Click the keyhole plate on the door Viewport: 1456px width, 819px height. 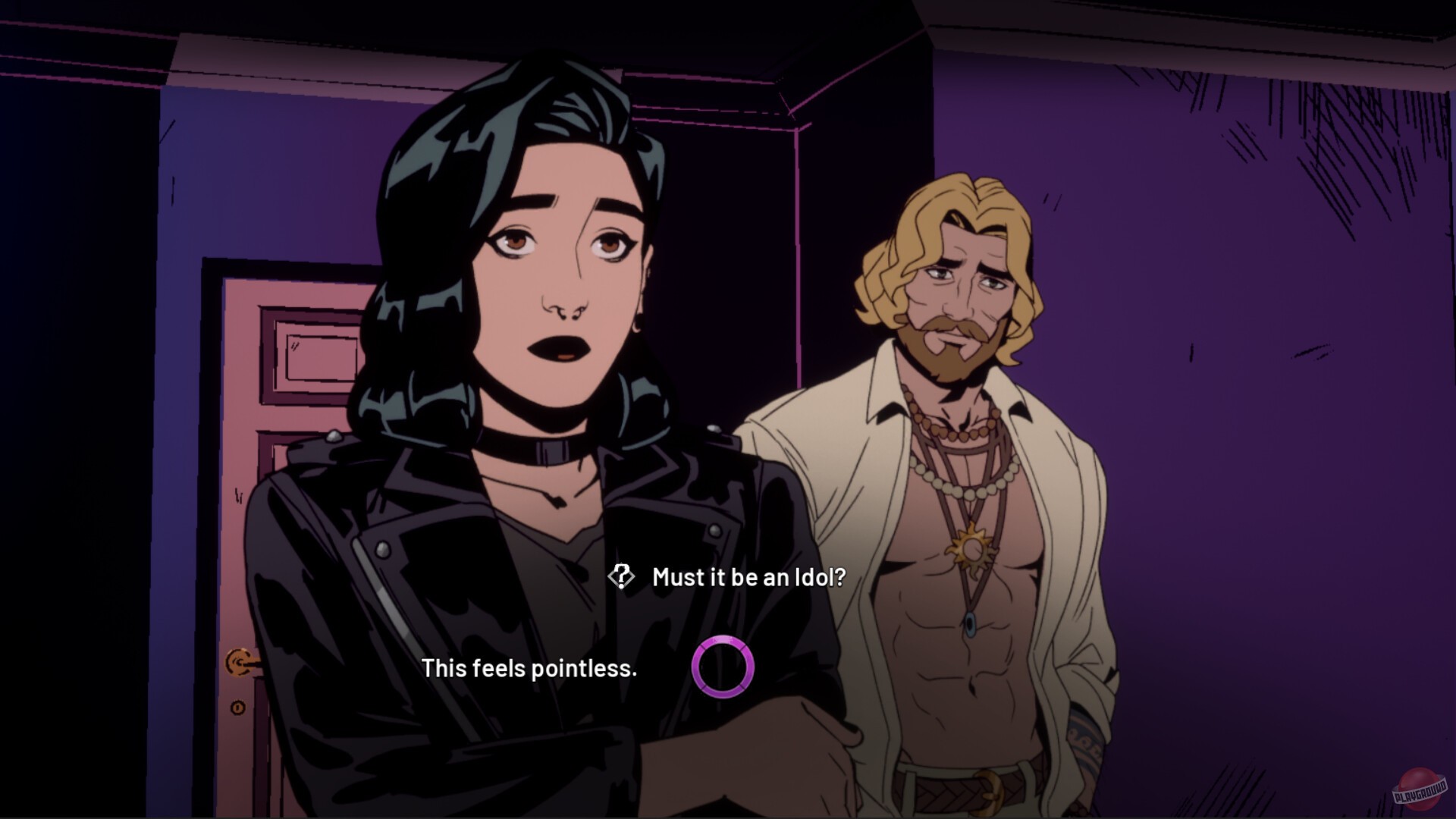[237, 708]
